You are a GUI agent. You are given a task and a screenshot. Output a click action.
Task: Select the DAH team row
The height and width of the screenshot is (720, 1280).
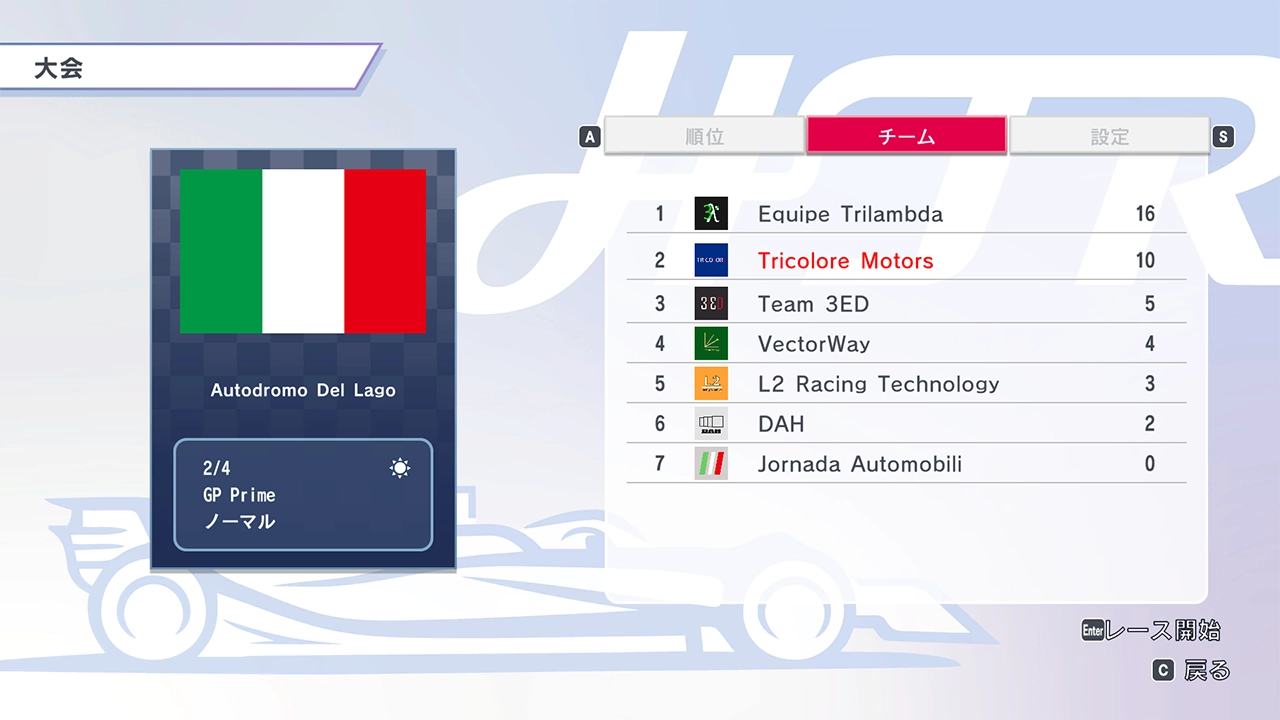tap(906, 424)
